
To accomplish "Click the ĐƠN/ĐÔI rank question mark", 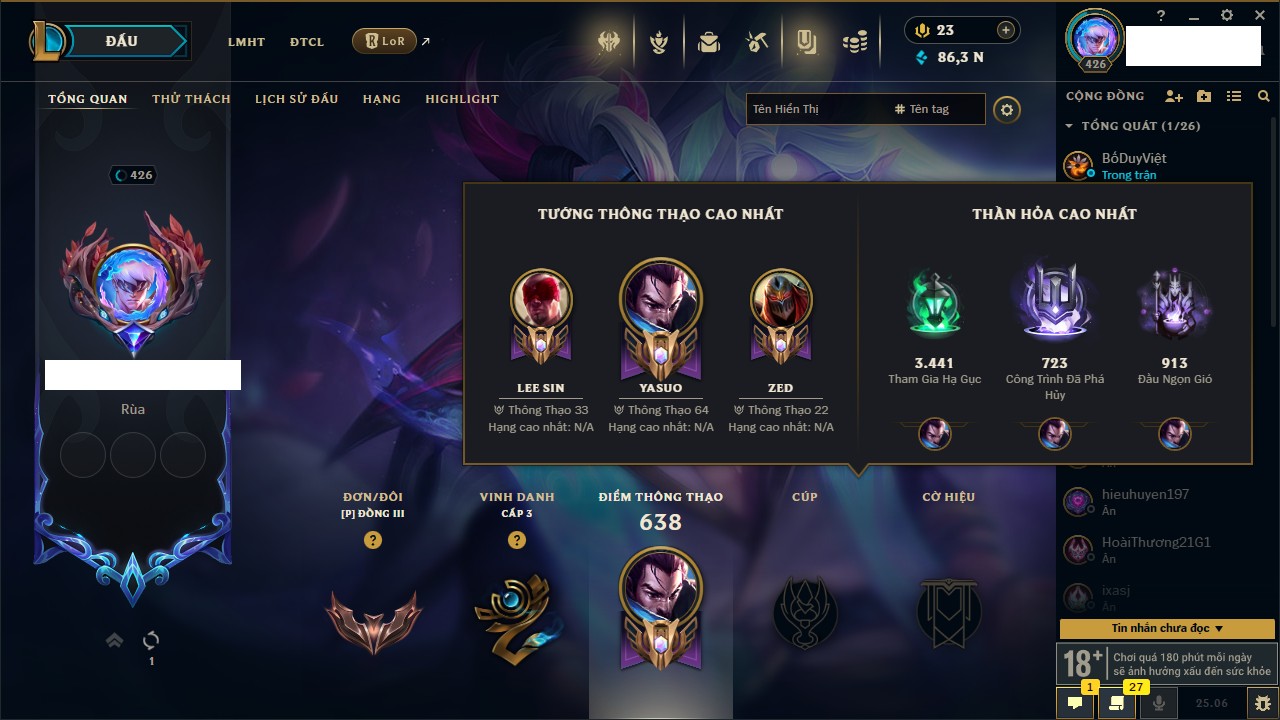I will click(x=373, y=541).
